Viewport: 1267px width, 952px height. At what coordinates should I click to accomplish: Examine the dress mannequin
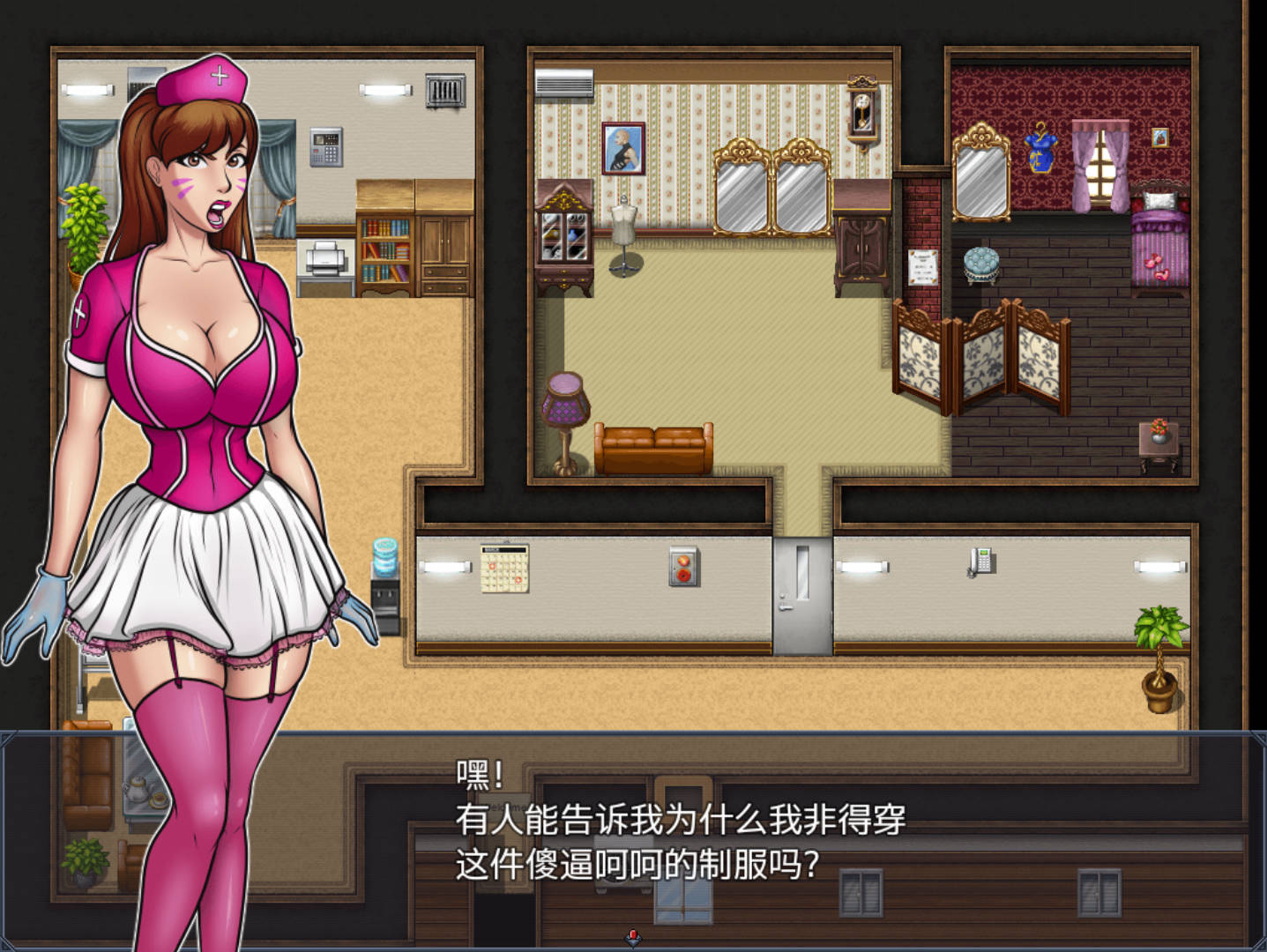(622, 225)
